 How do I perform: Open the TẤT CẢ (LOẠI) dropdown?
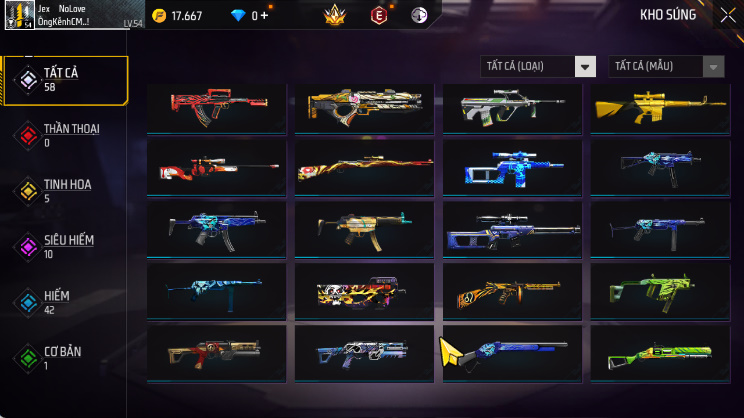[x=538, y=67]
